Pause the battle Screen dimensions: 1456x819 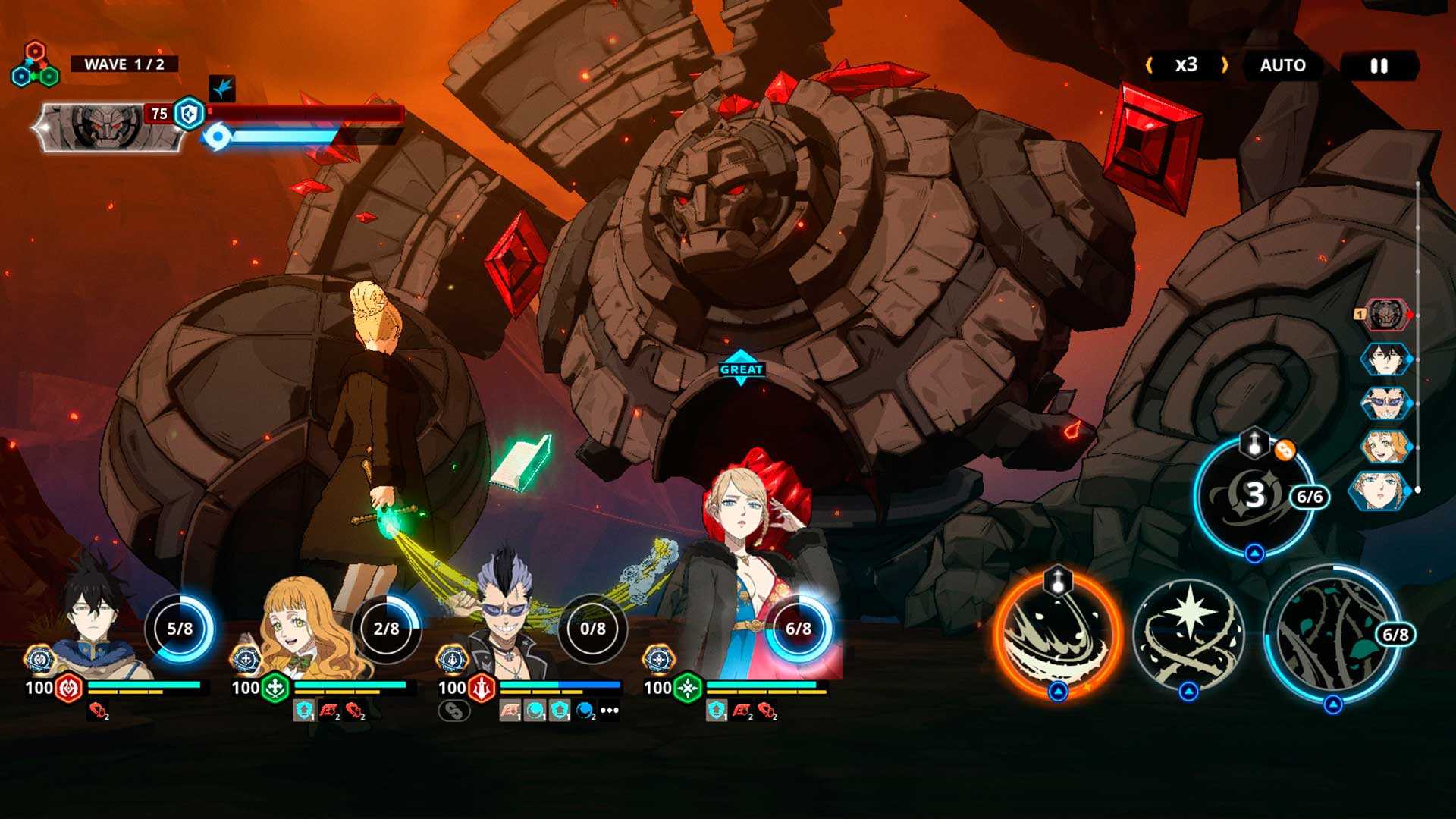pyautogui.click(x=1379, y=66)
